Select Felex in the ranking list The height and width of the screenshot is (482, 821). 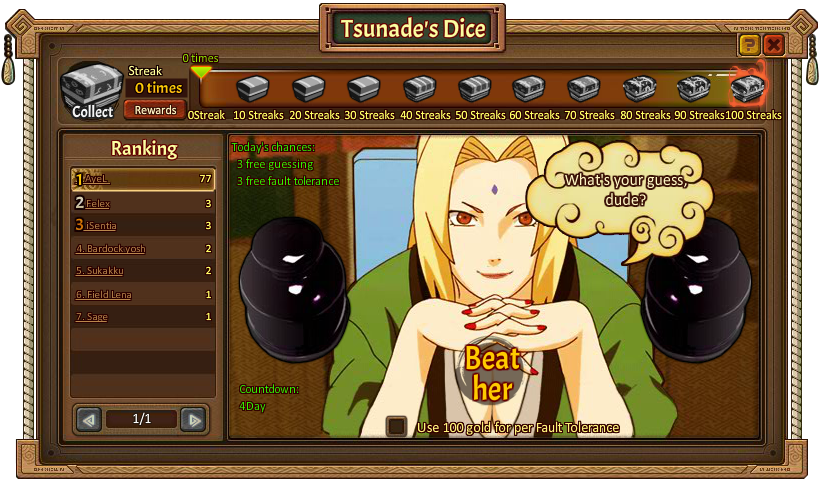97,203
